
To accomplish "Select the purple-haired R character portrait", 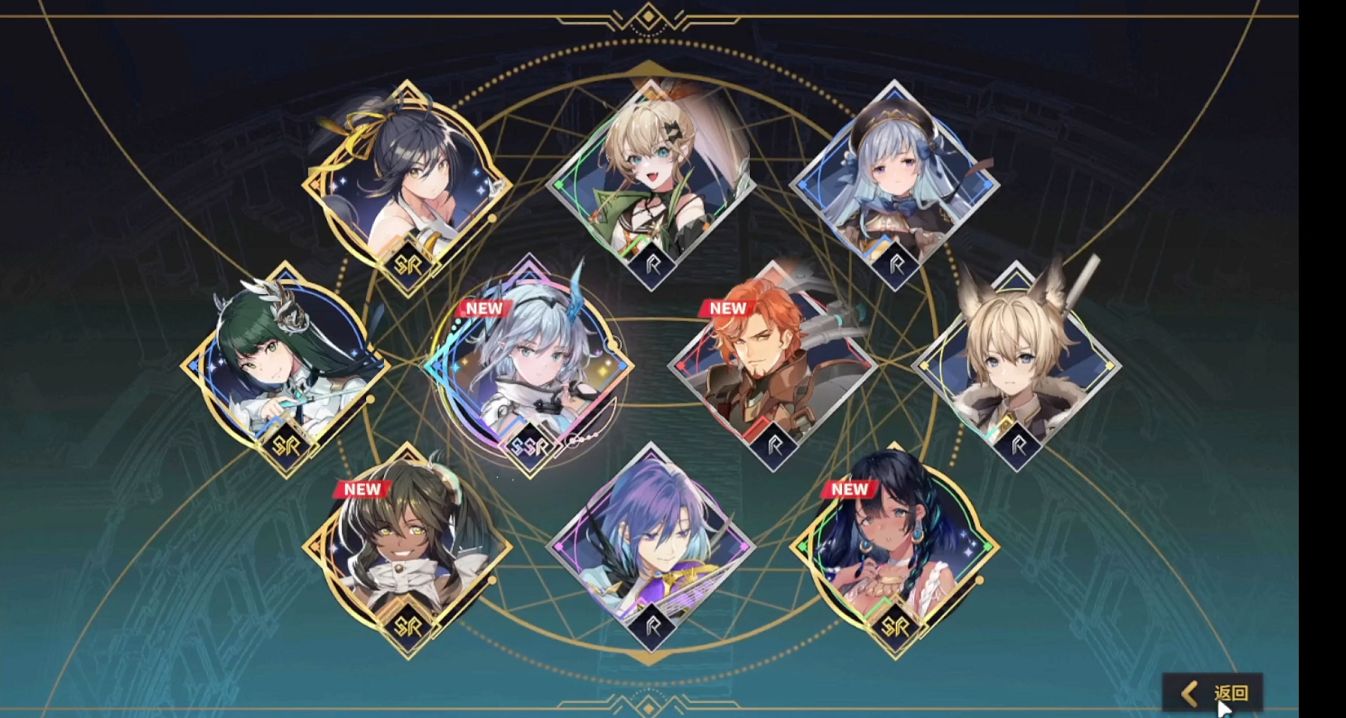I will coord(651,550).
